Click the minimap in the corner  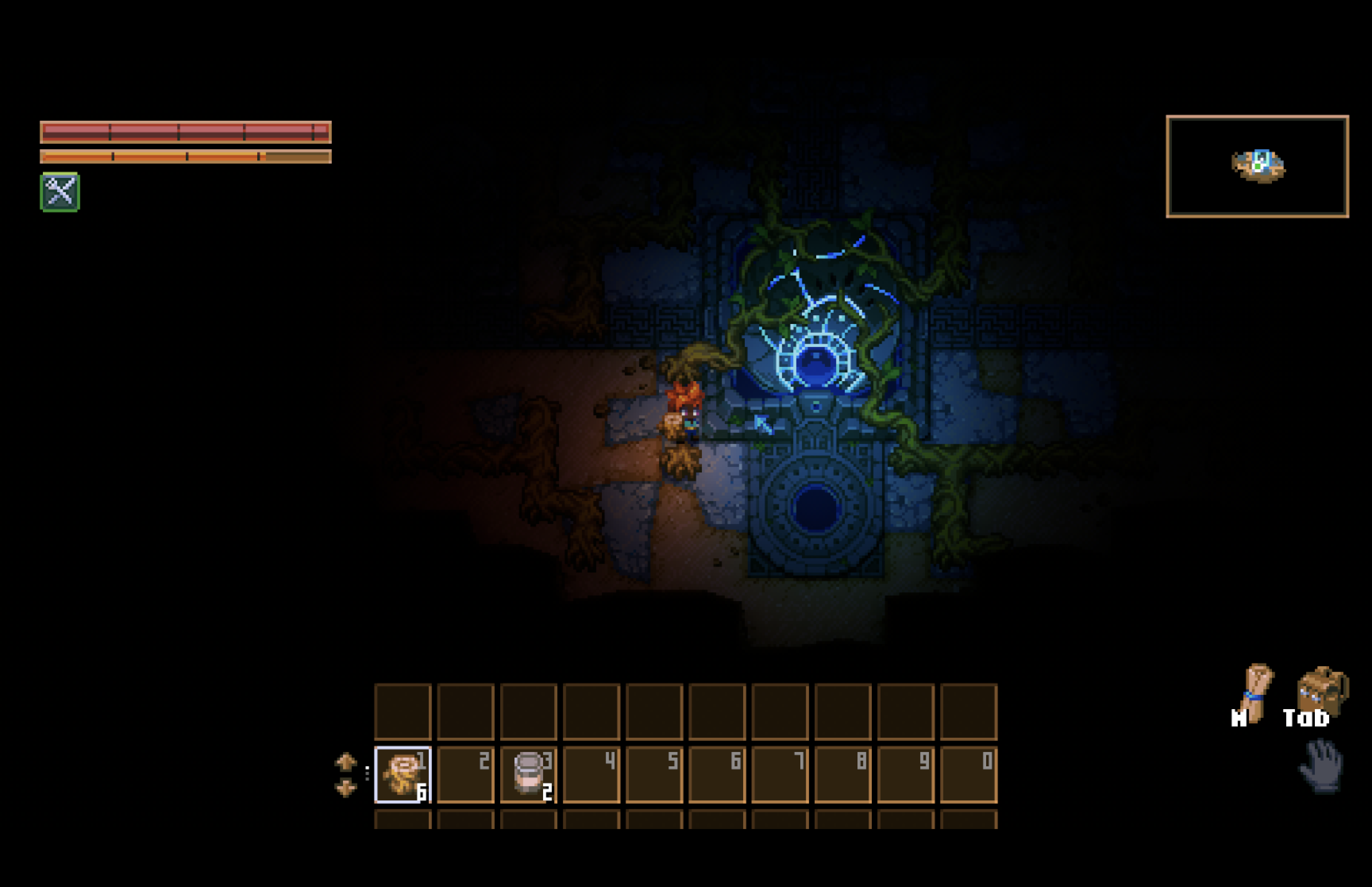click(1257, 166)
